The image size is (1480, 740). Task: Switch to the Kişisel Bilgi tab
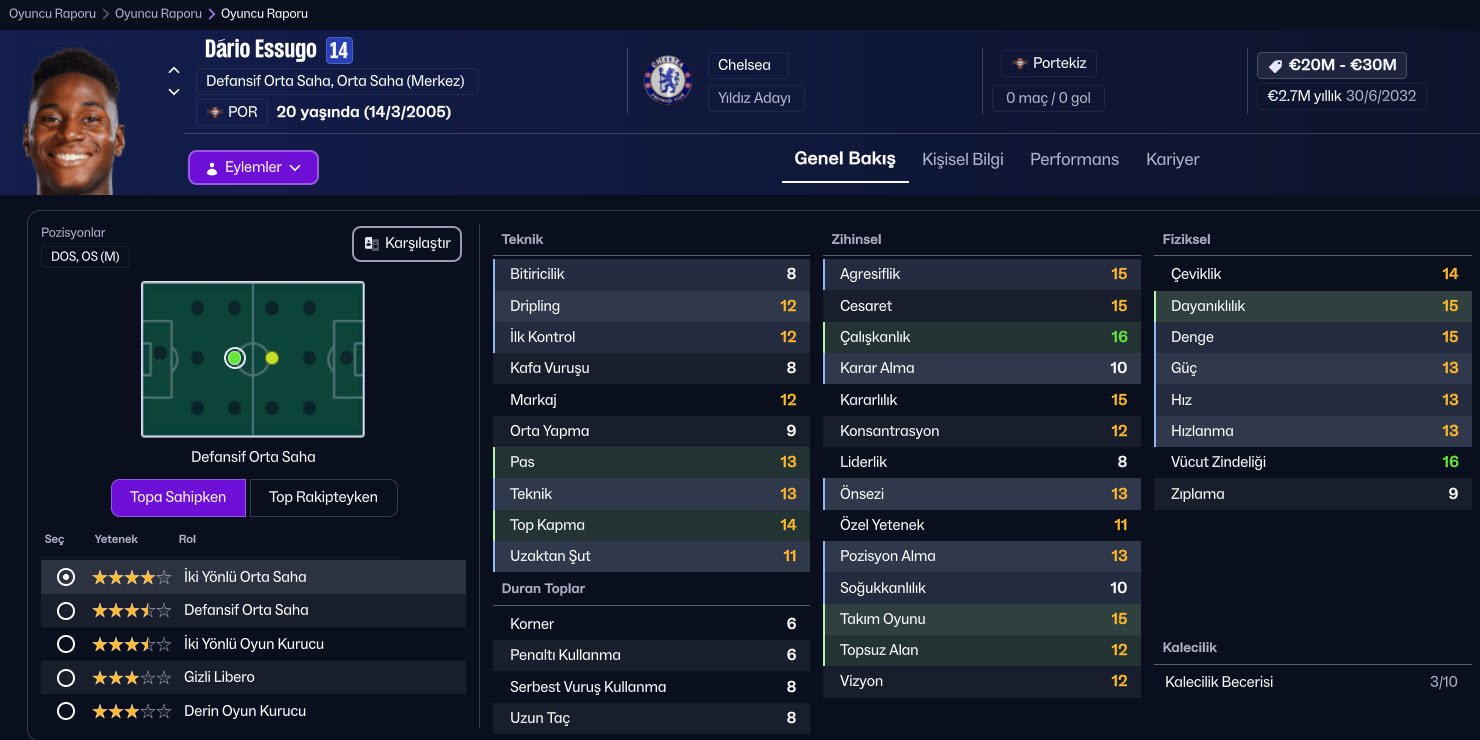tap(962, 159)
